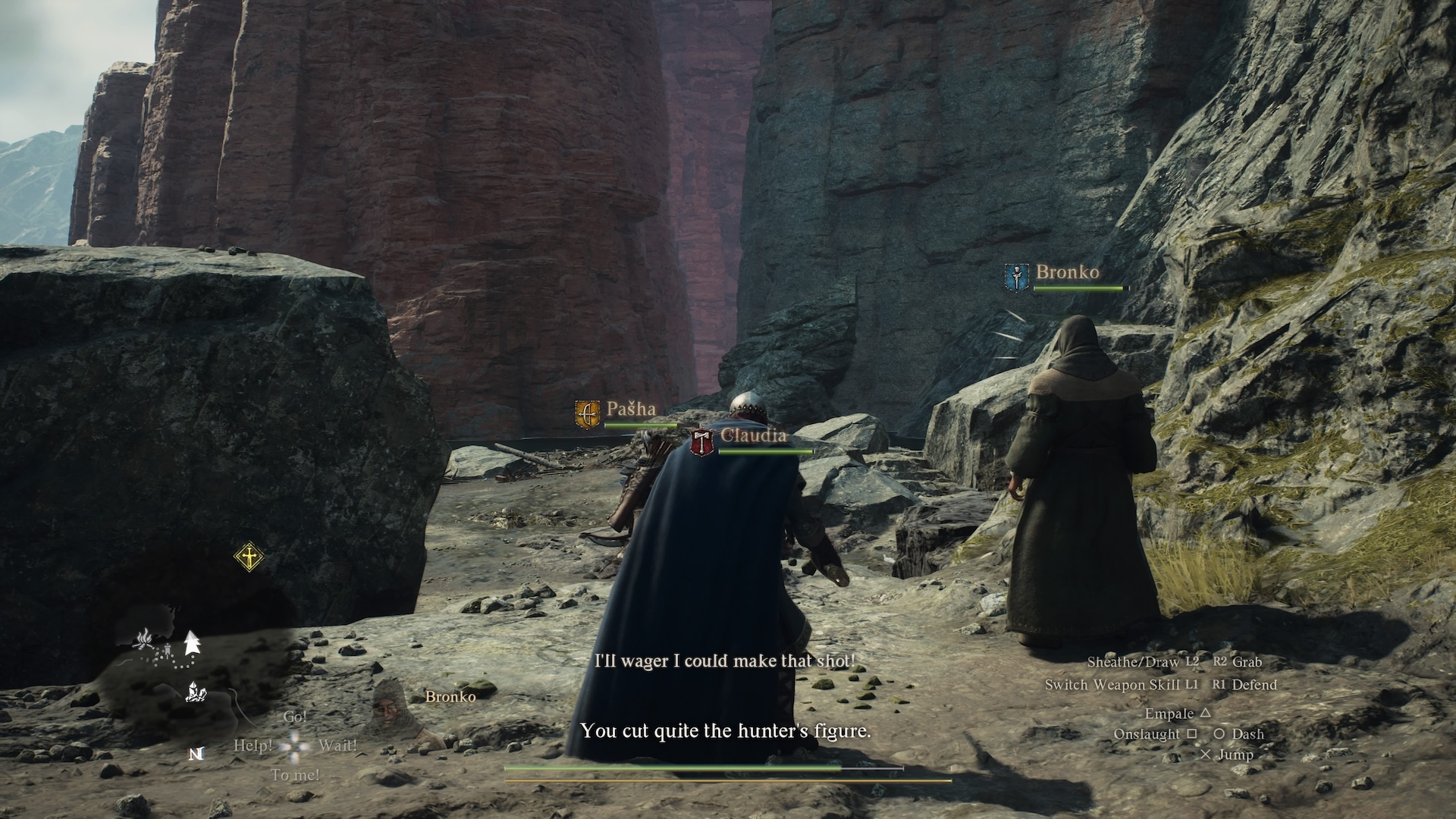
Task: Click Pasha's archer vocation badge
Action: click(x=587, y=415)
